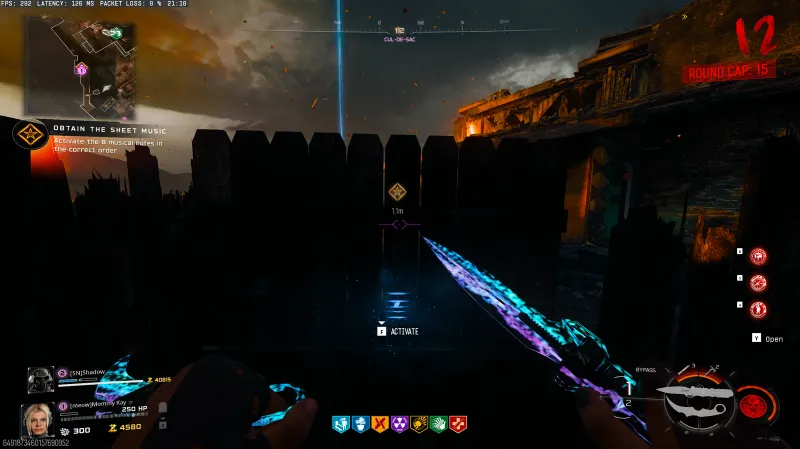The width and height of the screenshot is (800, 449).
Task: Select the black and gold sun perk icon
Action: pyautogui.click(x=419, y=424)
